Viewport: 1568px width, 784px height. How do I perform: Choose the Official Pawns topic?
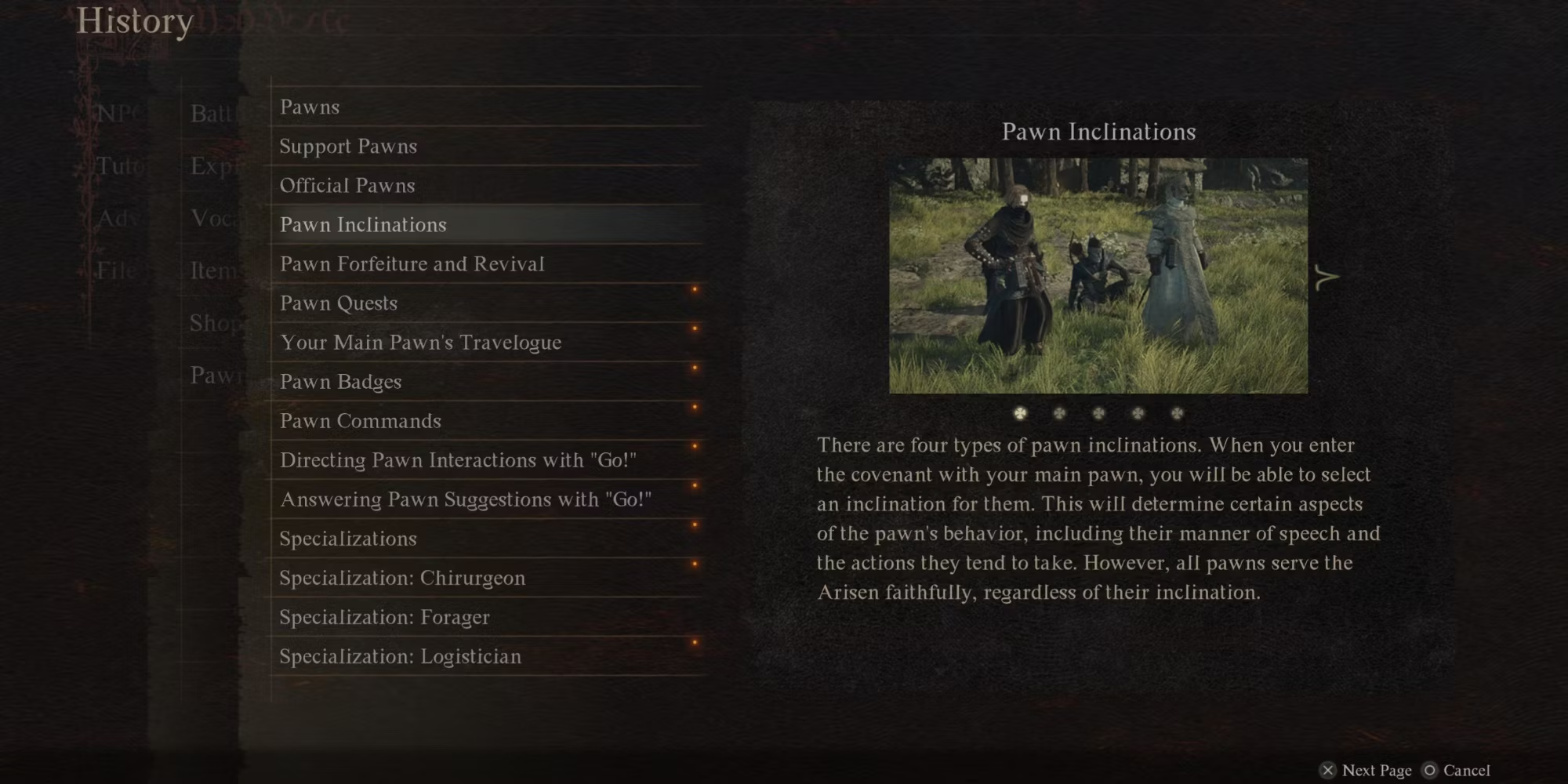347,186
